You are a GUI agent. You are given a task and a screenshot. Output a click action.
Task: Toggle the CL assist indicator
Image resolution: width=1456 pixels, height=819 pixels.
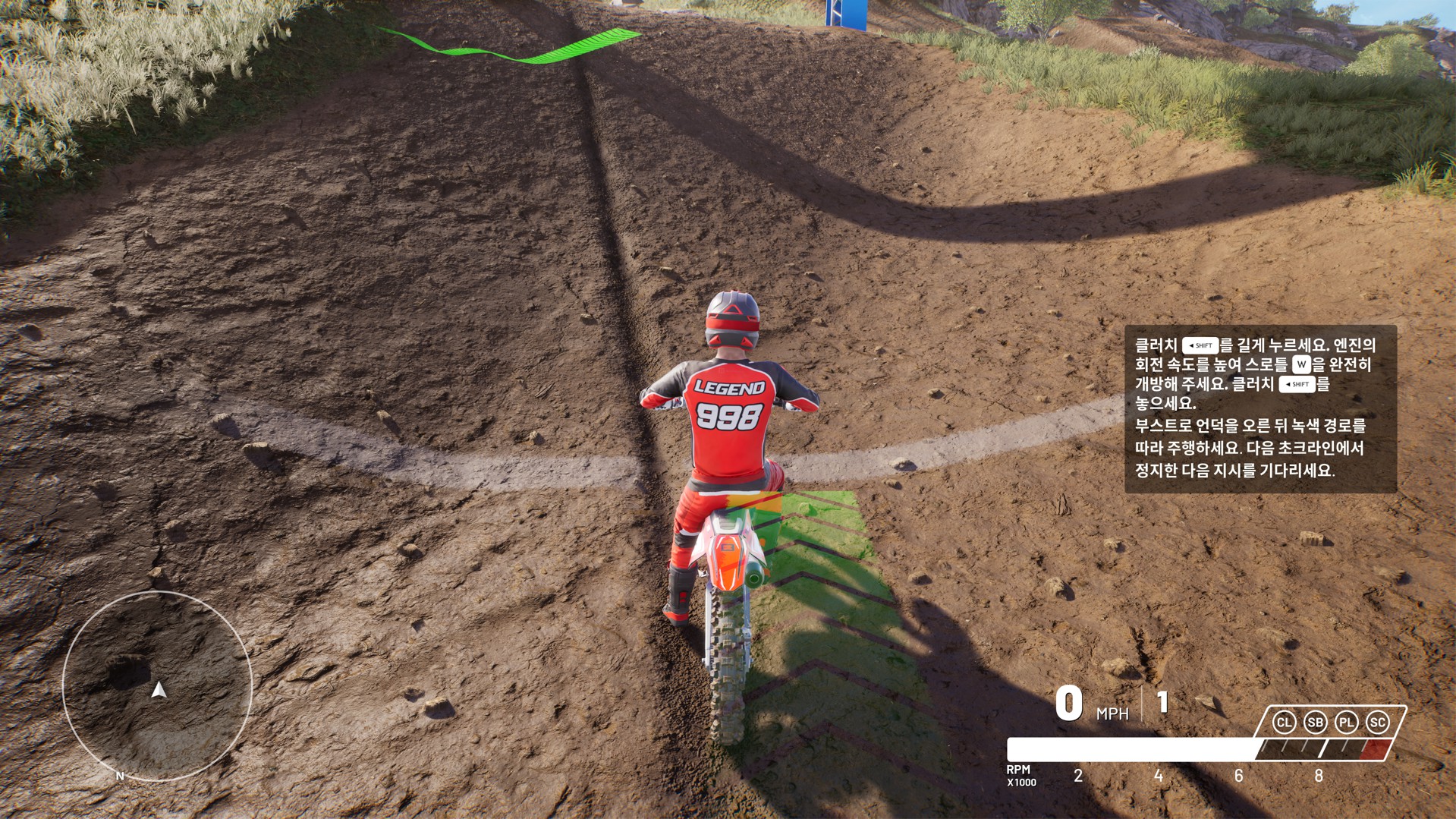1284,723
